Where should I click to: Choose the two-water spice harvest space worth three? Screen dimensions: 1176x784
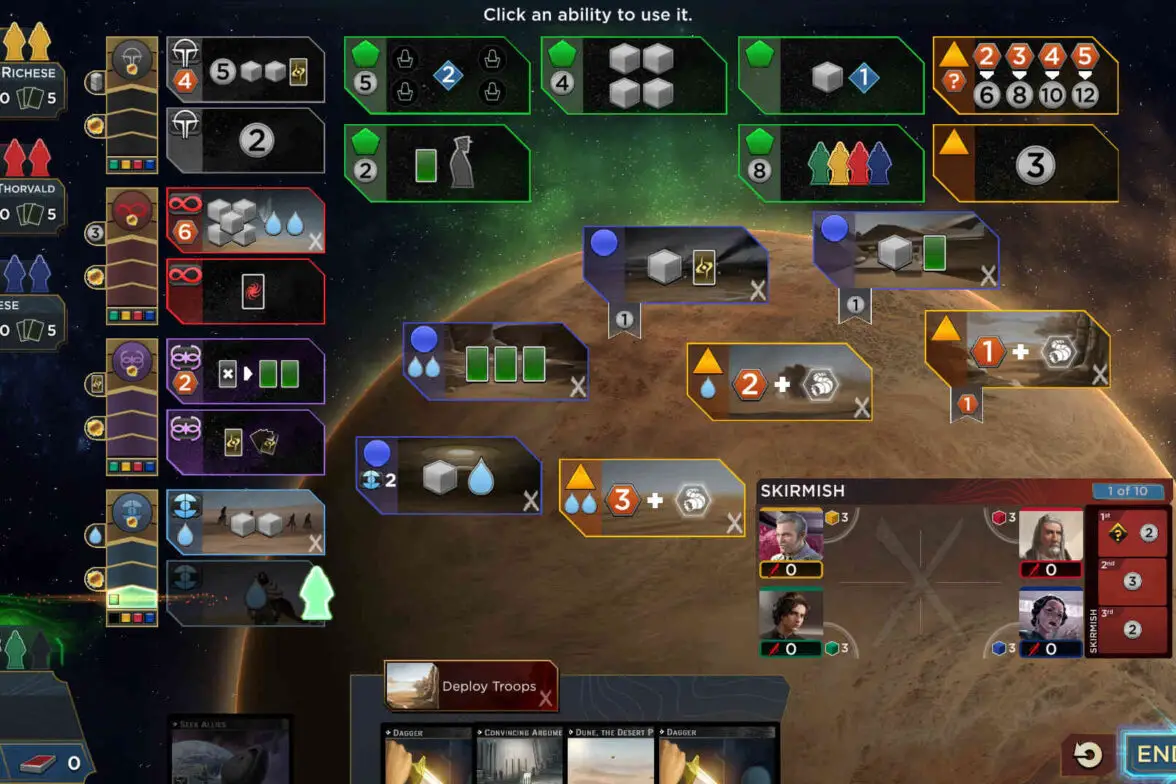tap(651, 498)
